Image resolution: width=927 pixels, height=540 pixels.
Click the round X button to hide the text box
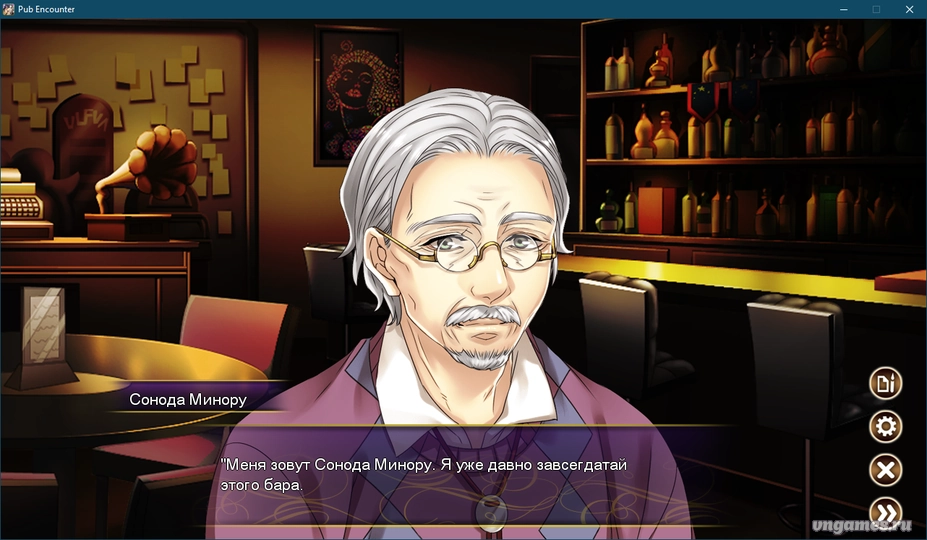coord(885,470)
